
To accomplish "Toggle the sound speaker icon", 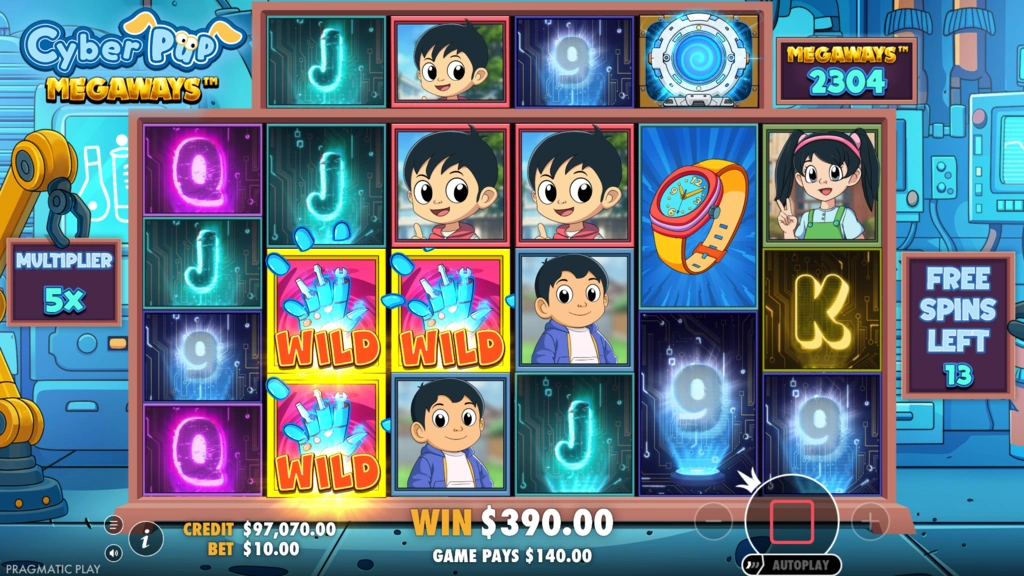I will pos(114,551).
